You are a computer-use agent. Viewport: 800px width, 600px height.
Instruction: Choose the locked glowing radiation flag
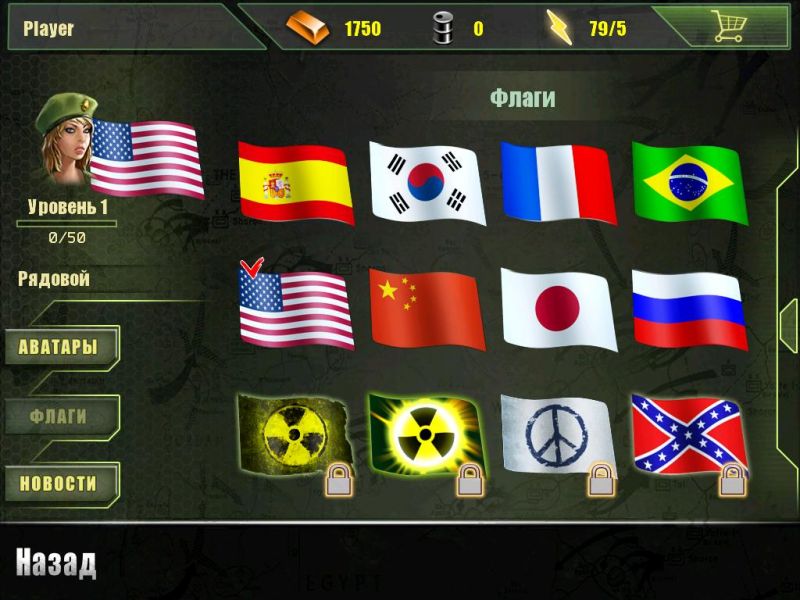point(427,435)
